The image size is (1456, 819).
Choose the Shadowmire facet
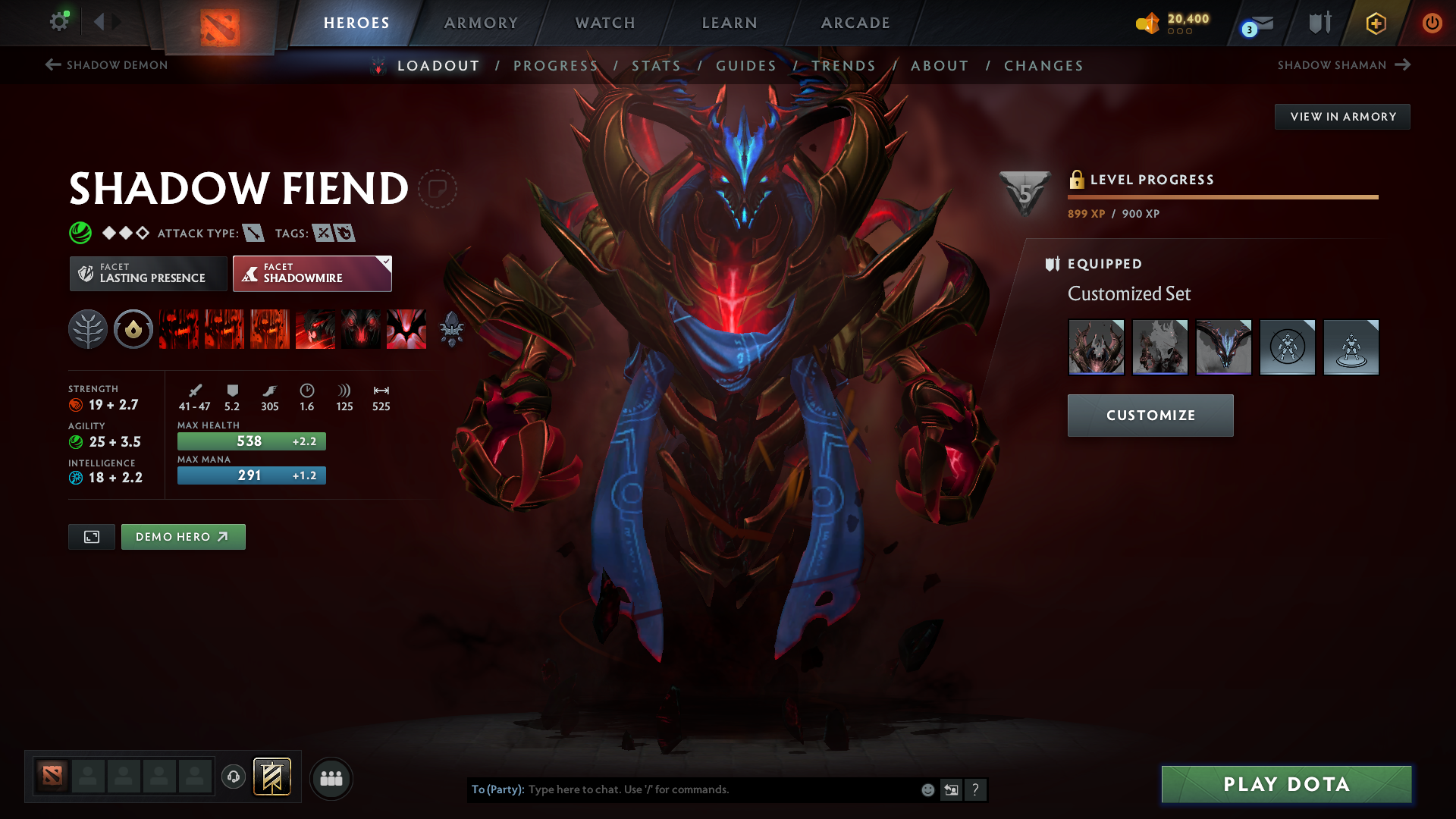coord(312,273)
